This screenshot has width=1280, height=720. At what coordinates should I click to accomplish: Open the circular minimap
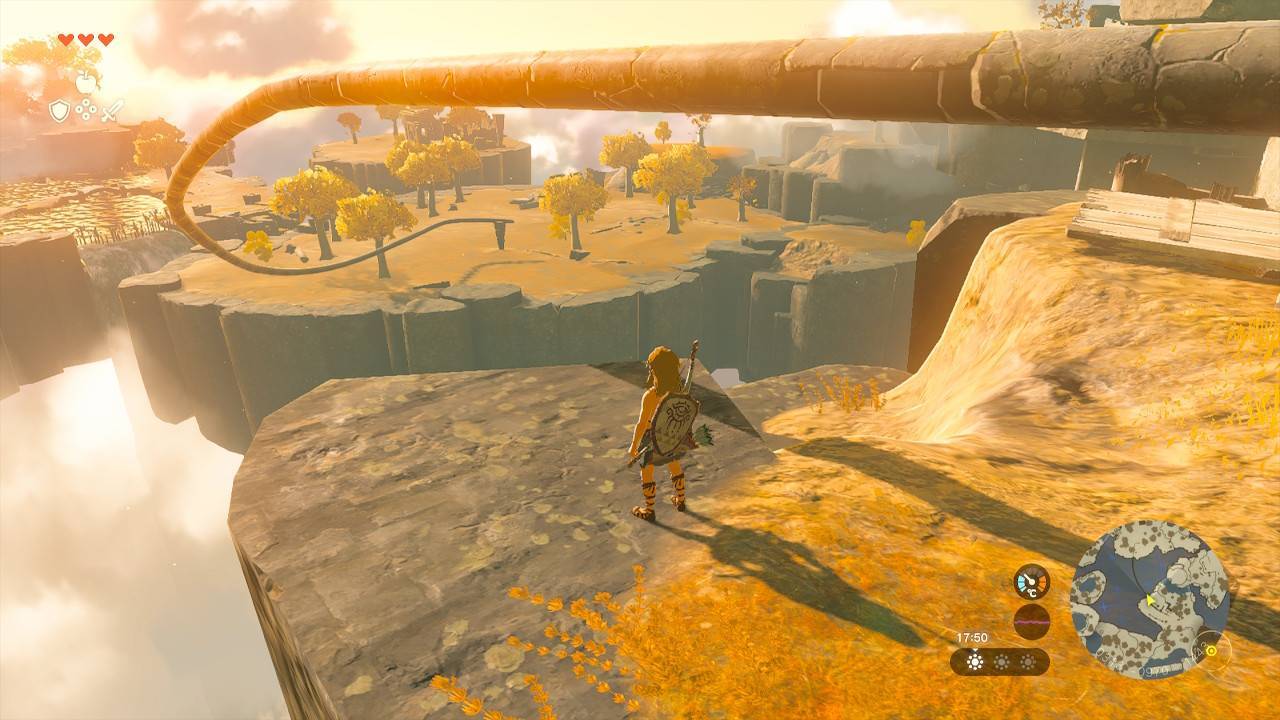(1149, 599)
